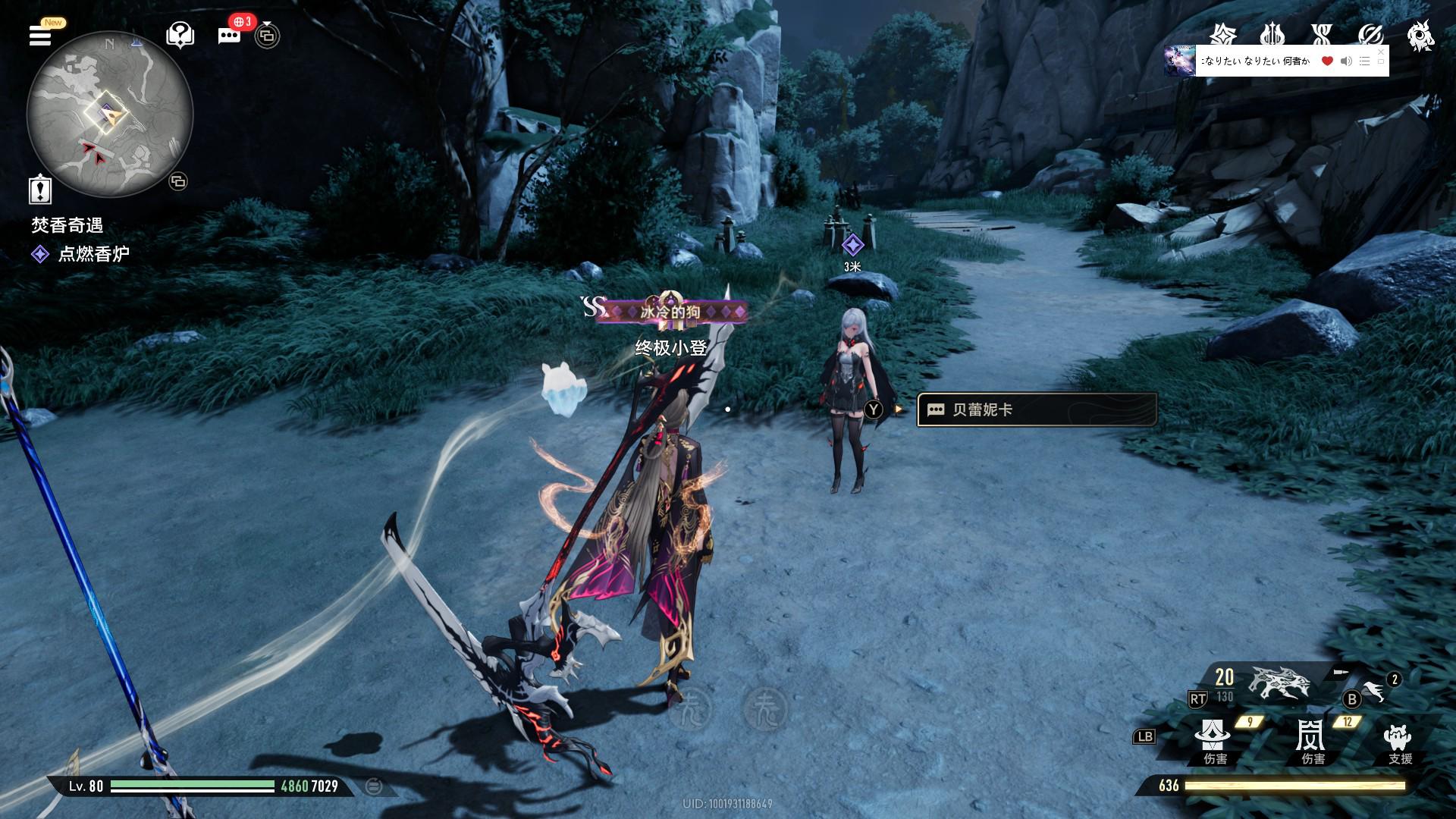Like the song with the heart
Screen dimensions: 1456x819
click(x=1327, y=61)
